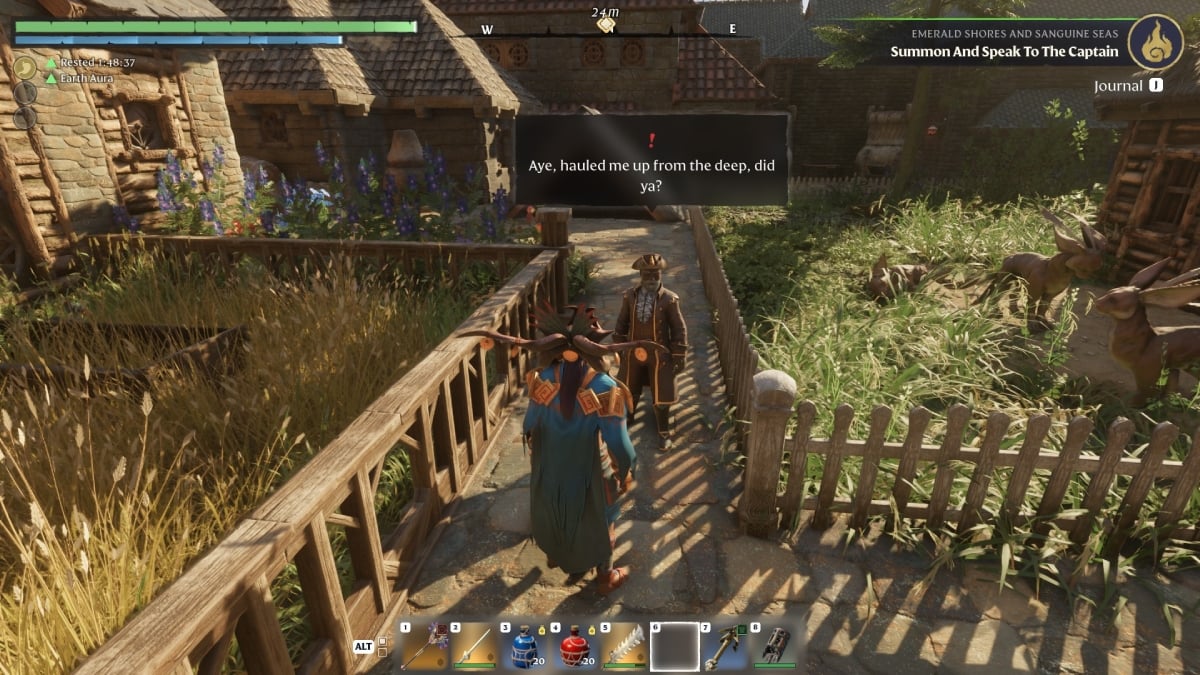1200x675 pixels.
Task: Click the stomach food buff icon
Action: (25, 67)
